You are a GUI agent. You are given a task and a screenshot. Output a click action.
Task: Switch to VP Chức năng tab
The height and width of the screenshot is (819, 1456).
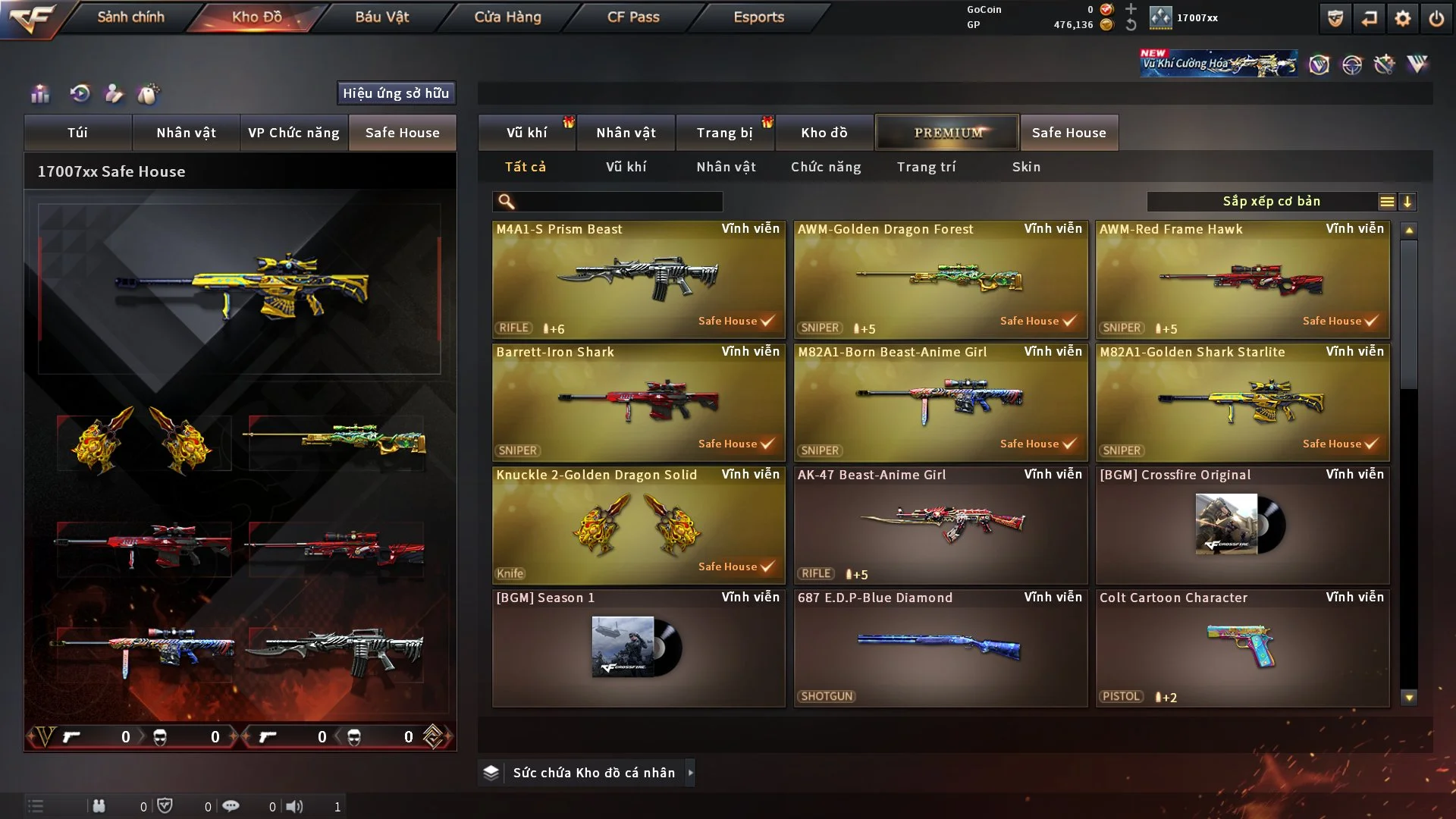(293, 133)
